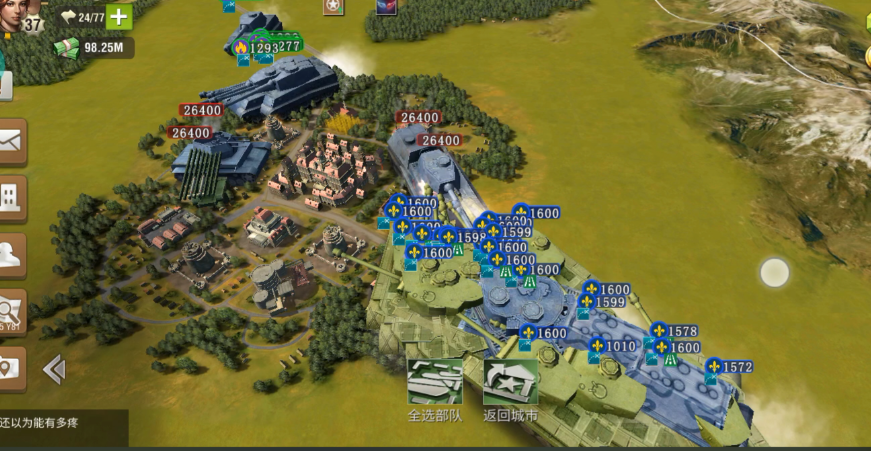
Task: Select the unit marked 1578
Action: (674, 331)
